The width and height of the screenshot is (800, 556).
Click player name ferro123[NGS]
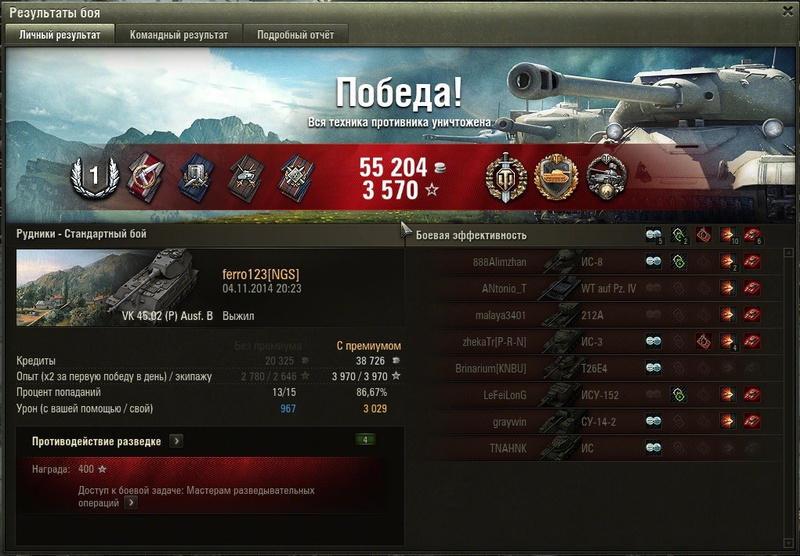click(260, 274)
